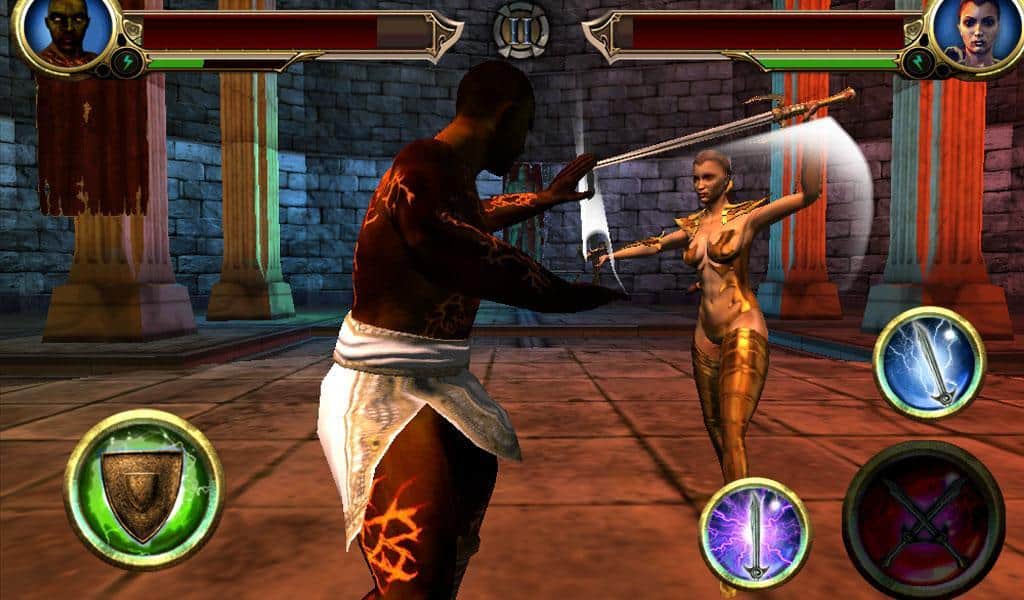Use the purple lightning sword special attack
Screen dimensions: 1024x600
755,532
